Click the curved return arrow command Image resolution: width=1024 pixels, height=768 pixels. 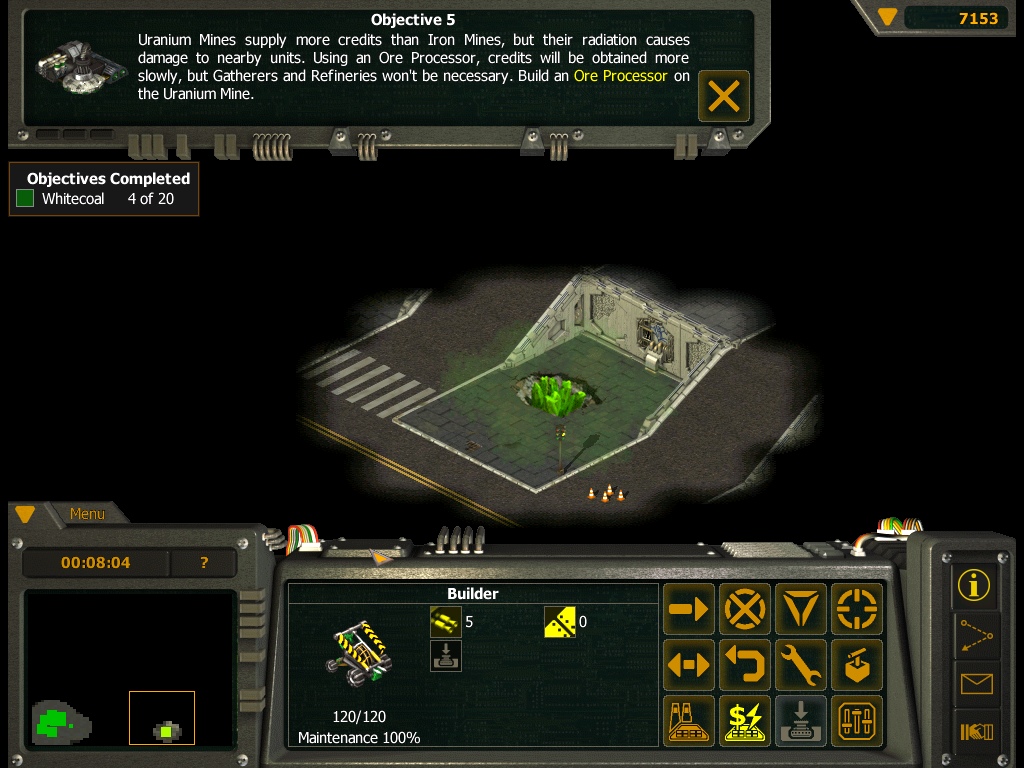(745, 665)
